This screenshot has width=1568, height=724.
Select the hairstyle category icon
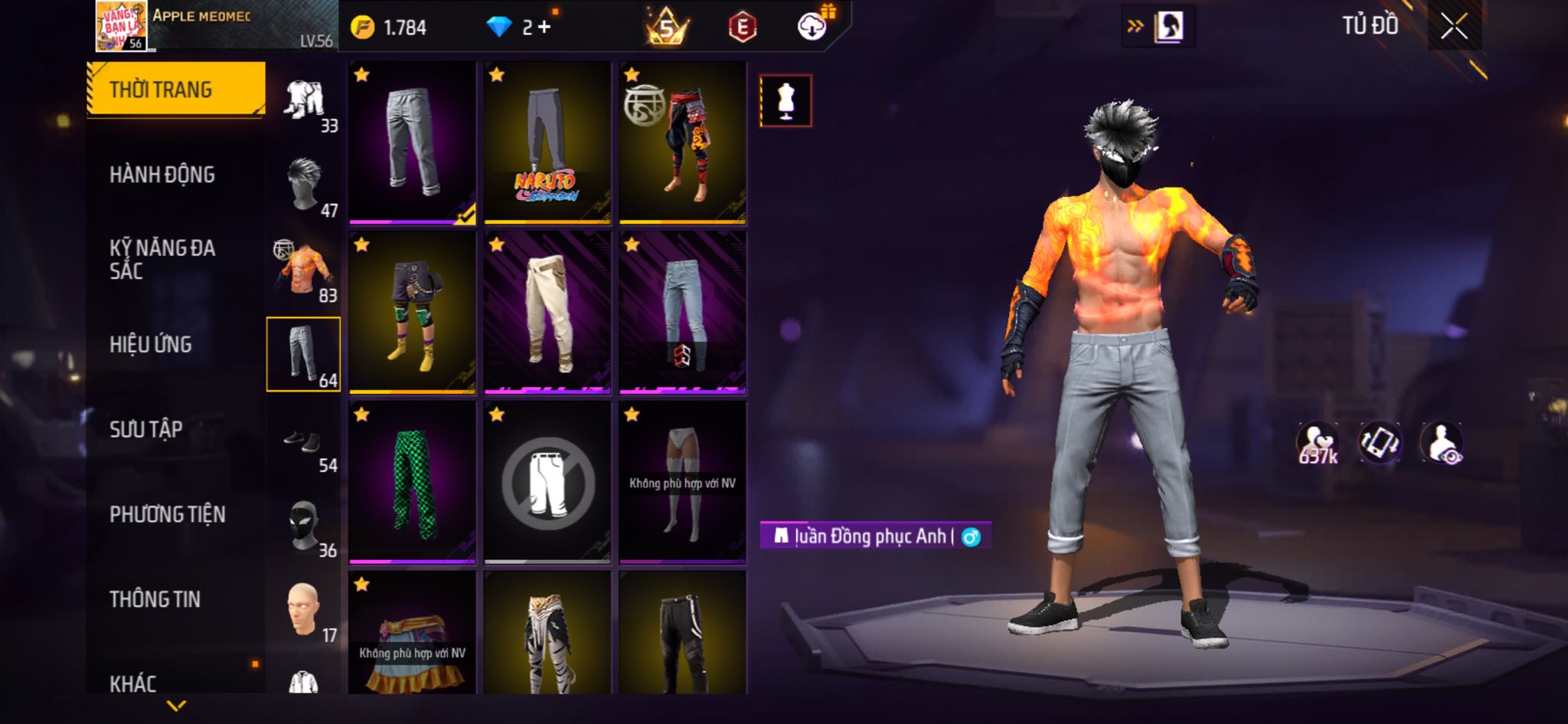(x=304, y=184)
